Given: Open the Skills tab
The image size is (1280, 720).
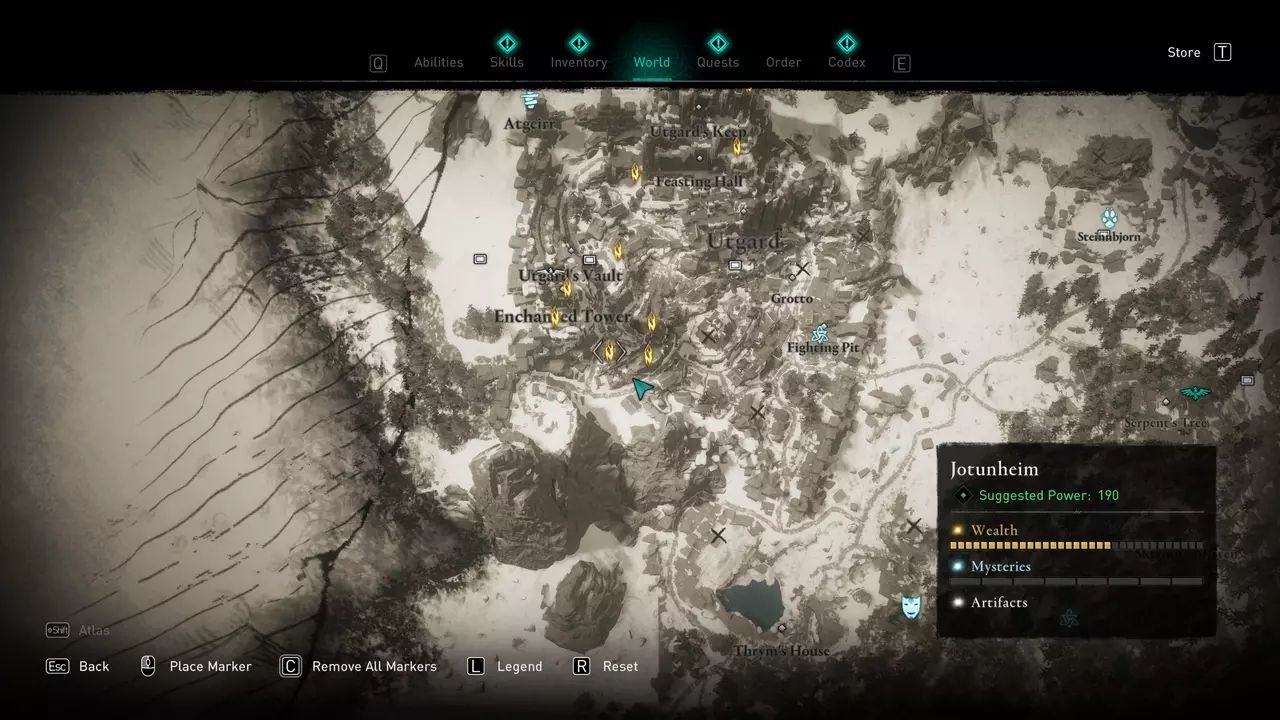Looking at the screenshot, I should pos(507,62).
